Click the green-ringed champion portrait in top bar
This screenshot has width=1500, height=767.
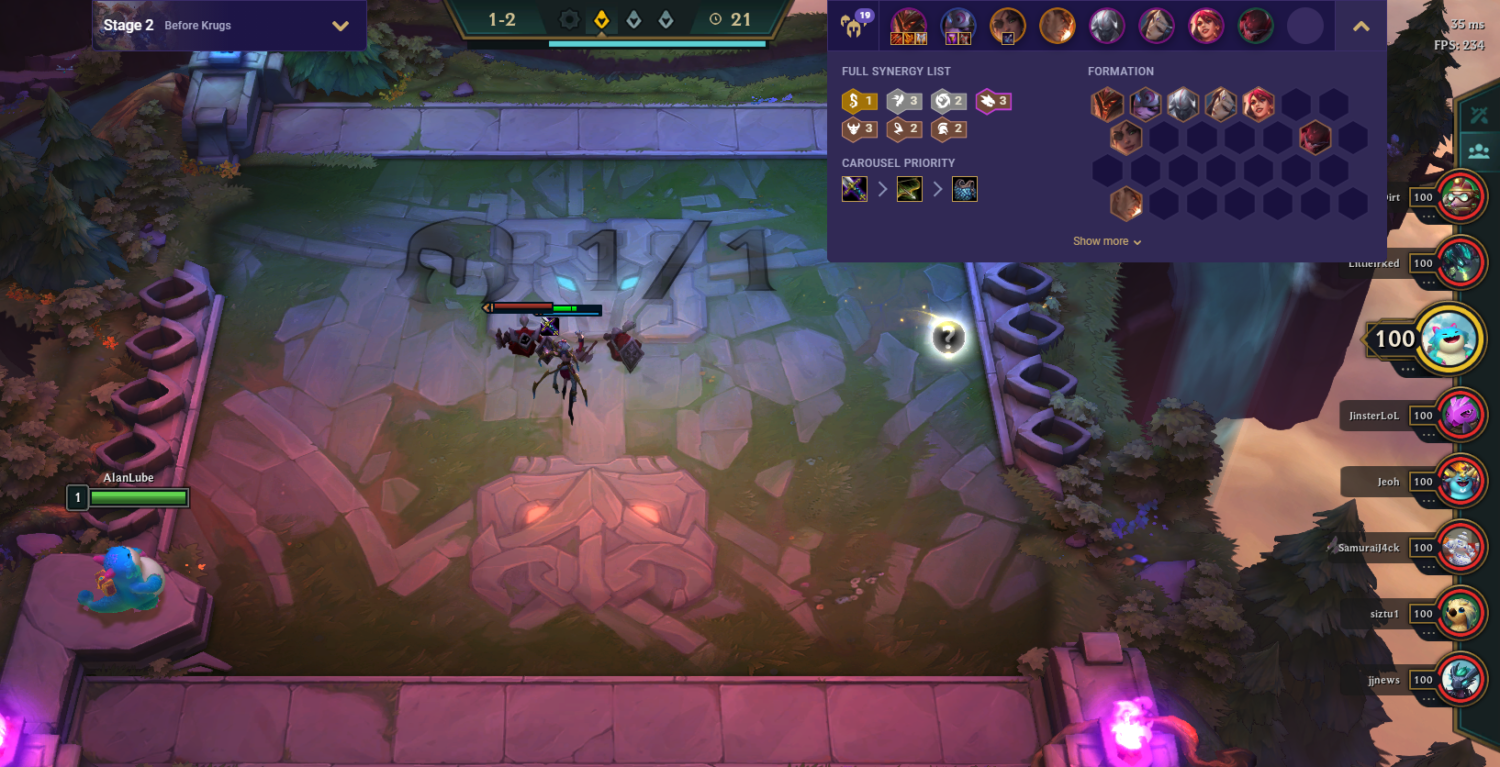click(x=1256, y=25)
